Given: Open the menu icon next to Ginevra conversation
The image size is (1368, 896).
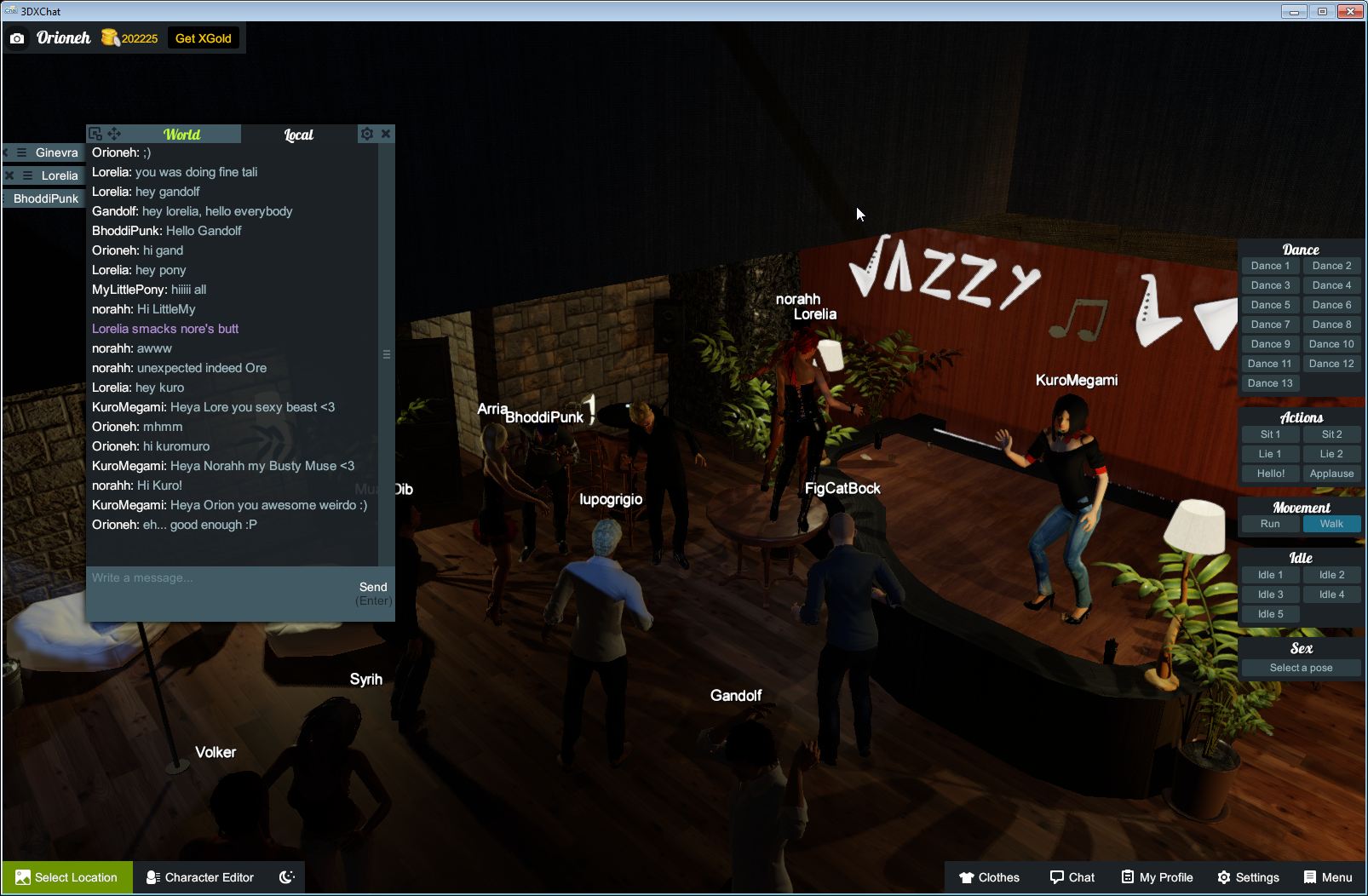Looking at the screenshot, I should point(19,152).
